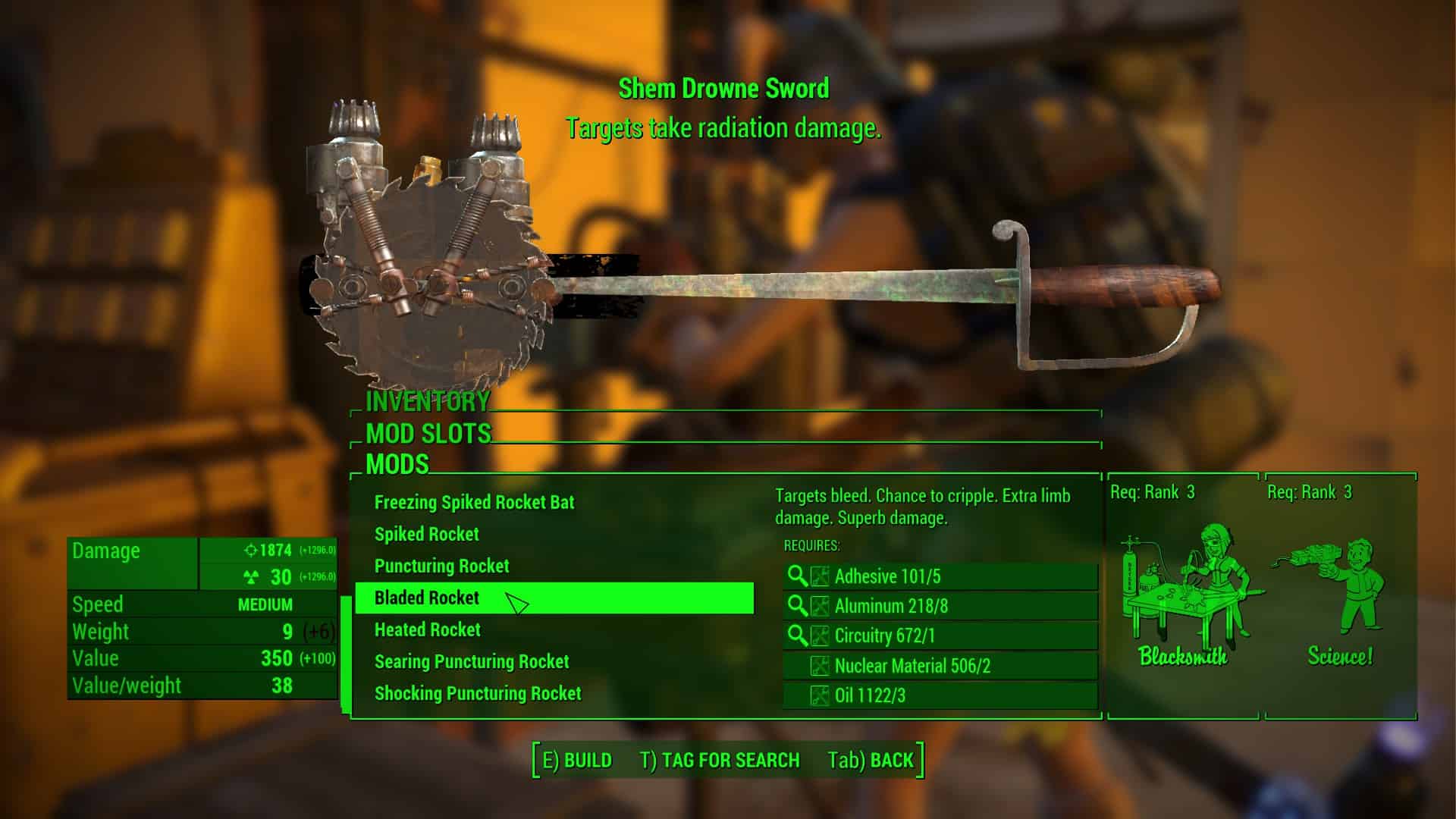Click the Science! perk requirement icon

point(1340,595)
